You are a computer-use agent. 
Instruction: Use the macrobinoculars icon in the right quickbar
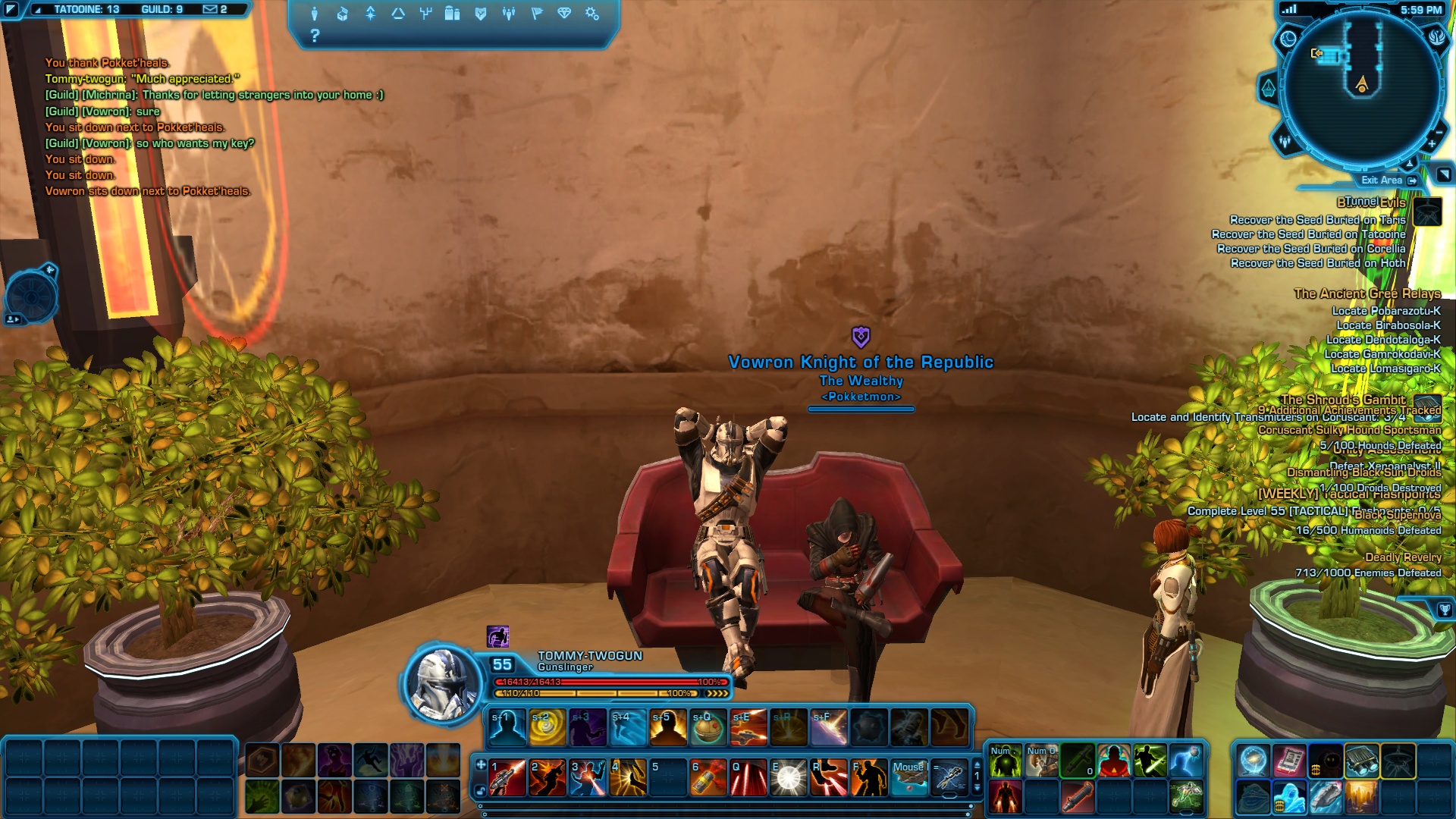pyautogui.click(x=1362, y=761)
